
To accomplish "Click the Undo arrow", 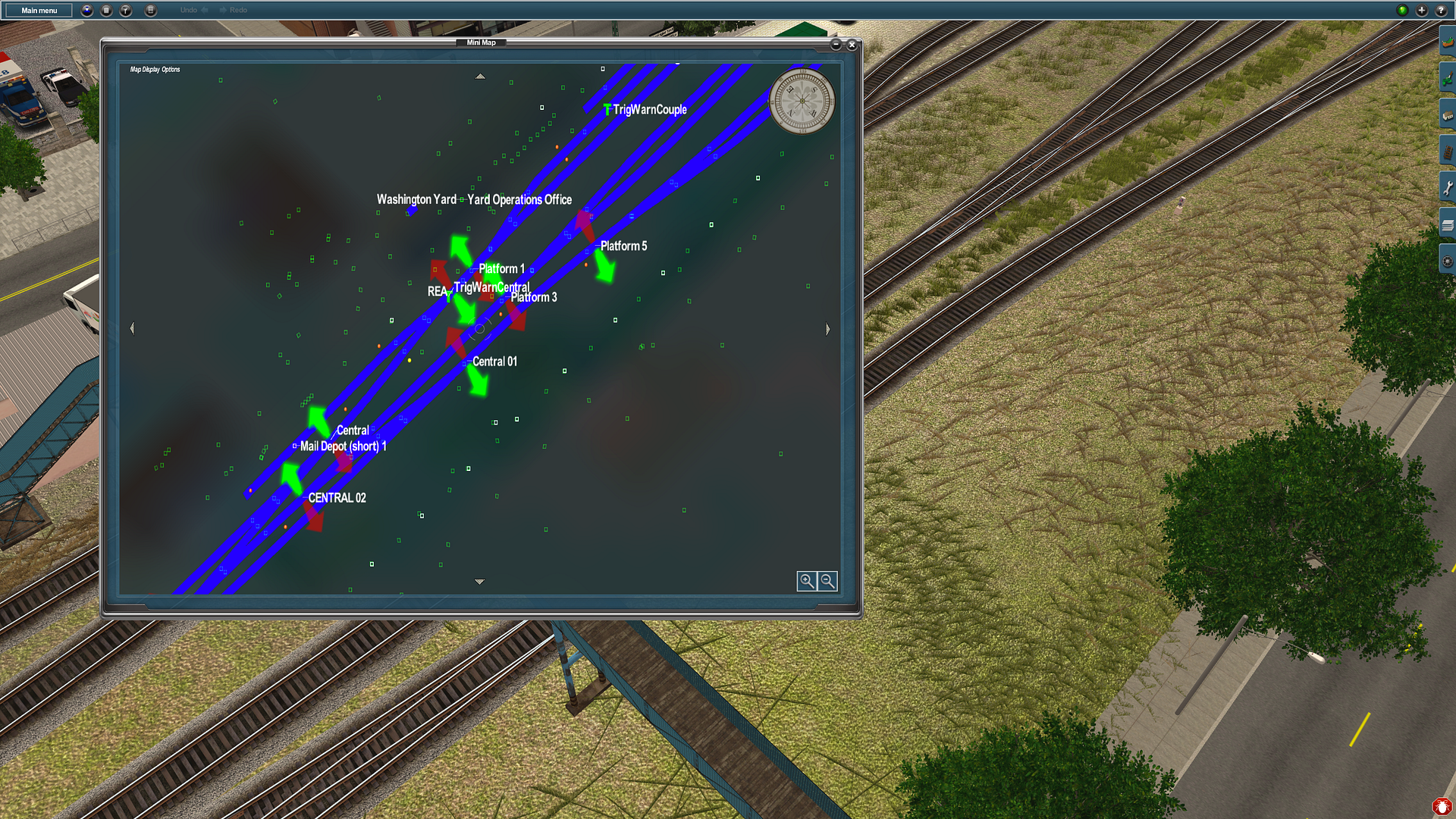I will pos(203,10).
